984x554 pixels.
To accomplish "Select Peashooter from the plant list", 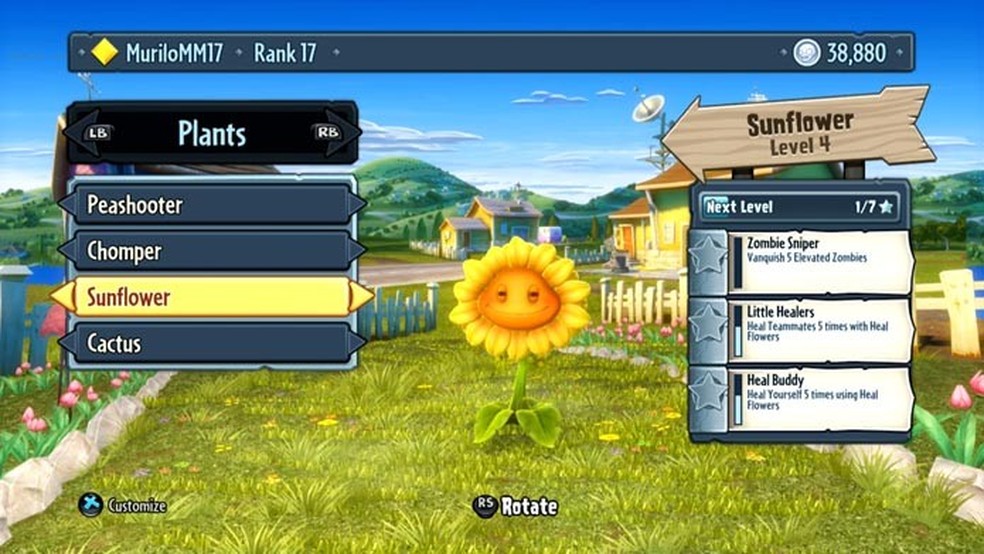I will coord(211,205).
